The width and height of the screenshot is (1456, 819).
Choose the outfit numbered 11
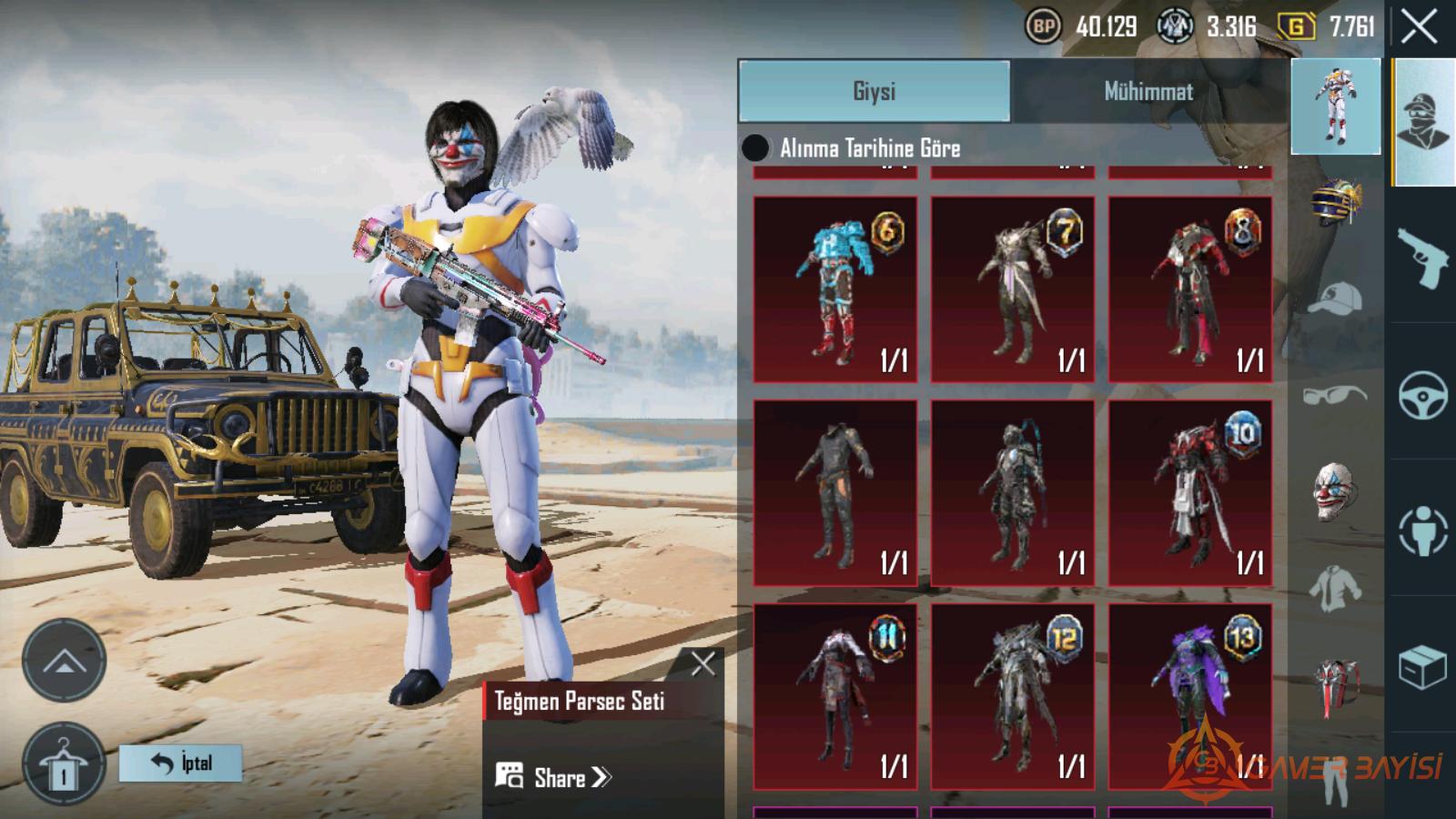point(834,696)
